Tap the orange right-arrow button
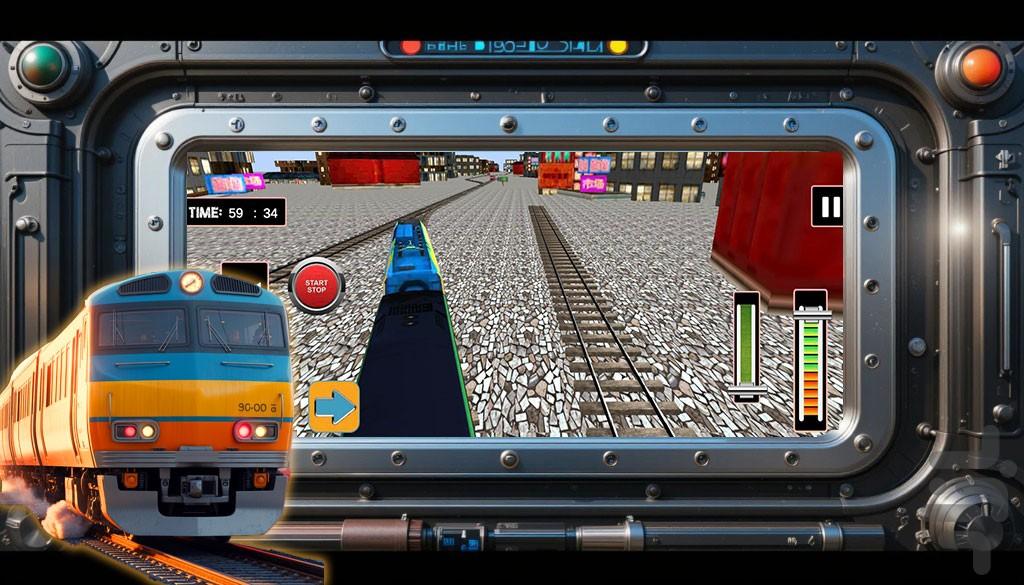The height and width of the screenshot is (585, 1024). (334, 407)
